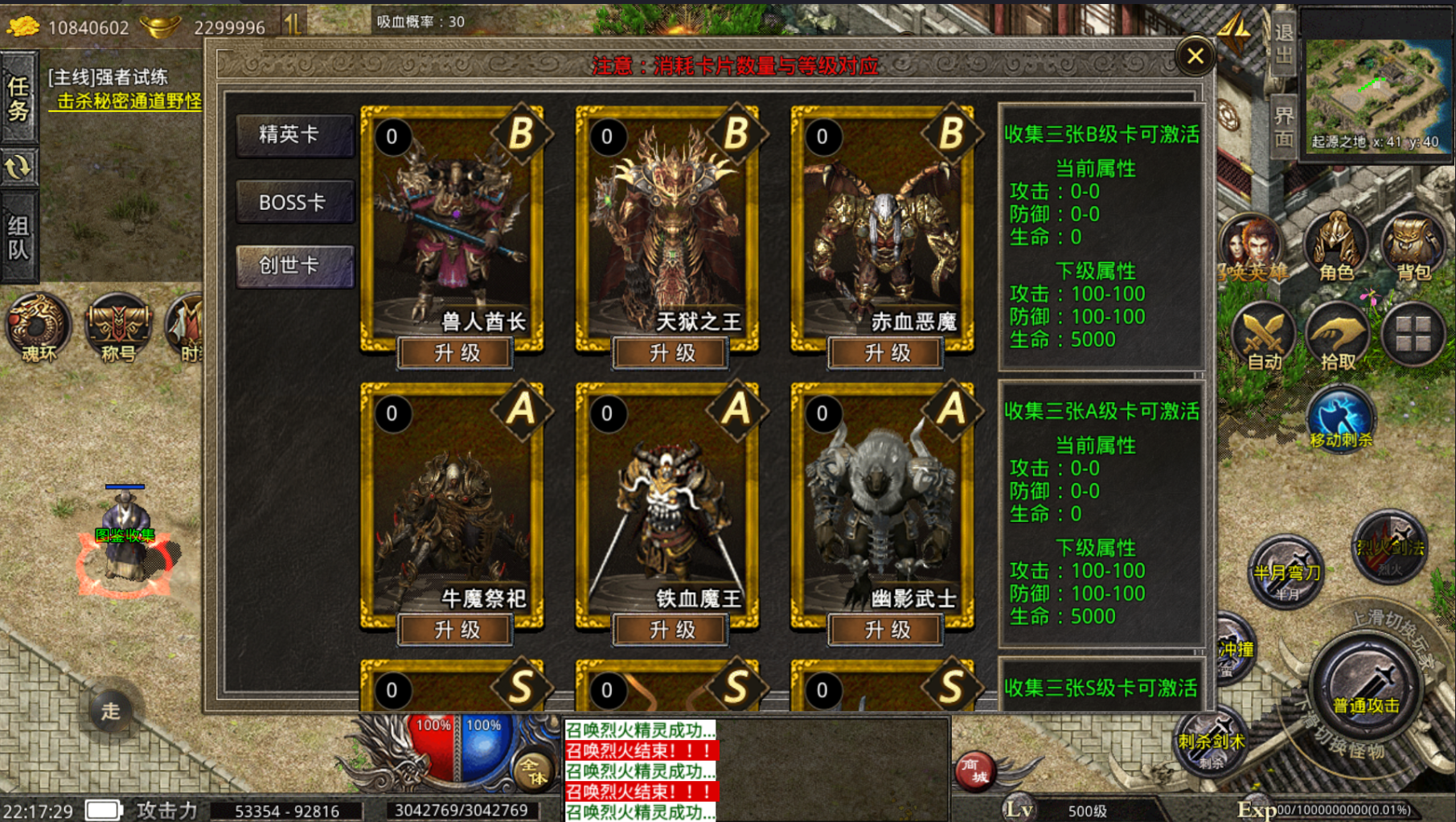The image size is (1456, 822).
Task: Activate the 半月弯刀 skill
Action: pyautogui.click(x=1286, y=571)
